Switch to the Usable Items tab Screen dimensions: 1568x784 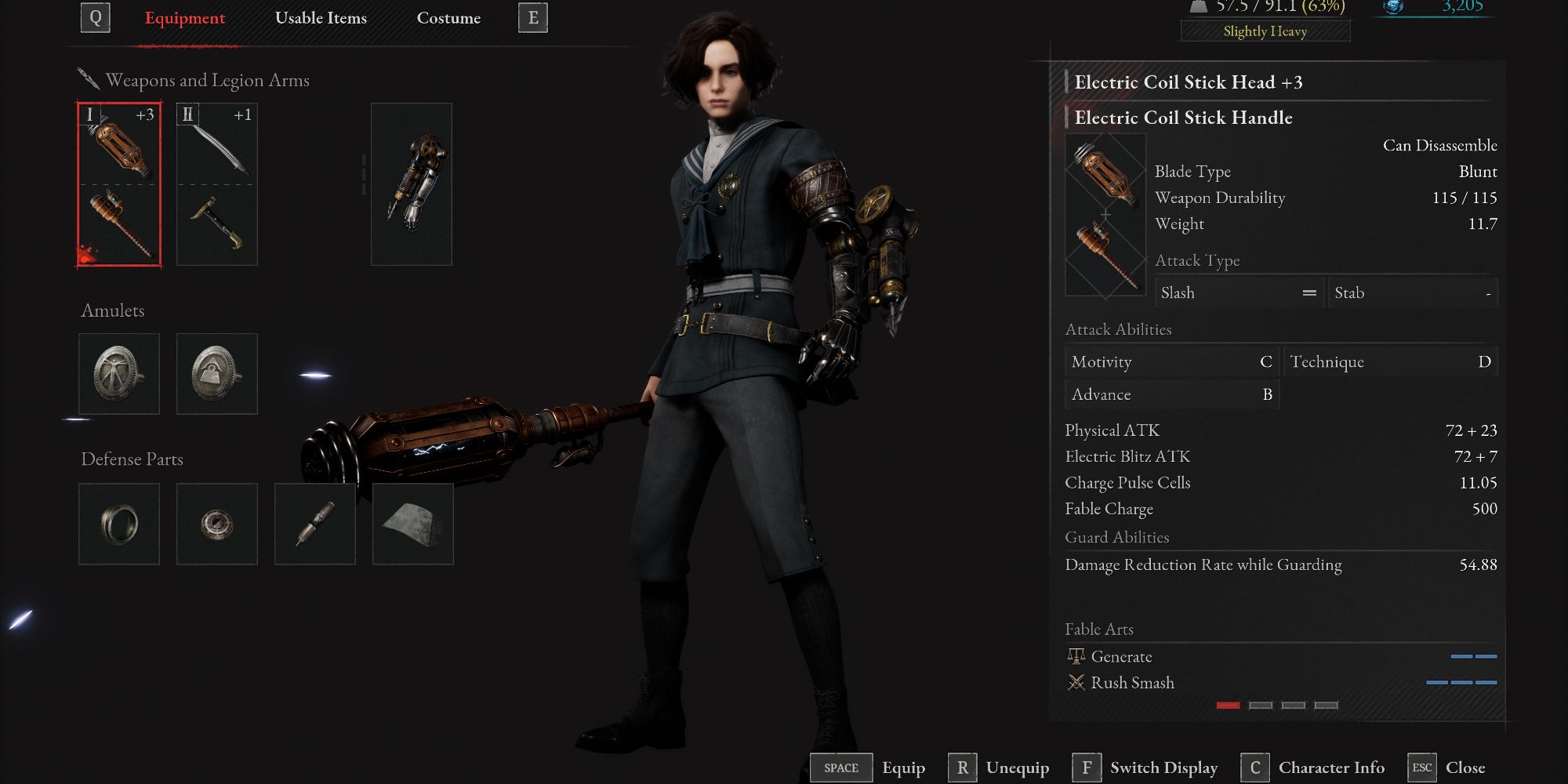(321, 18)
